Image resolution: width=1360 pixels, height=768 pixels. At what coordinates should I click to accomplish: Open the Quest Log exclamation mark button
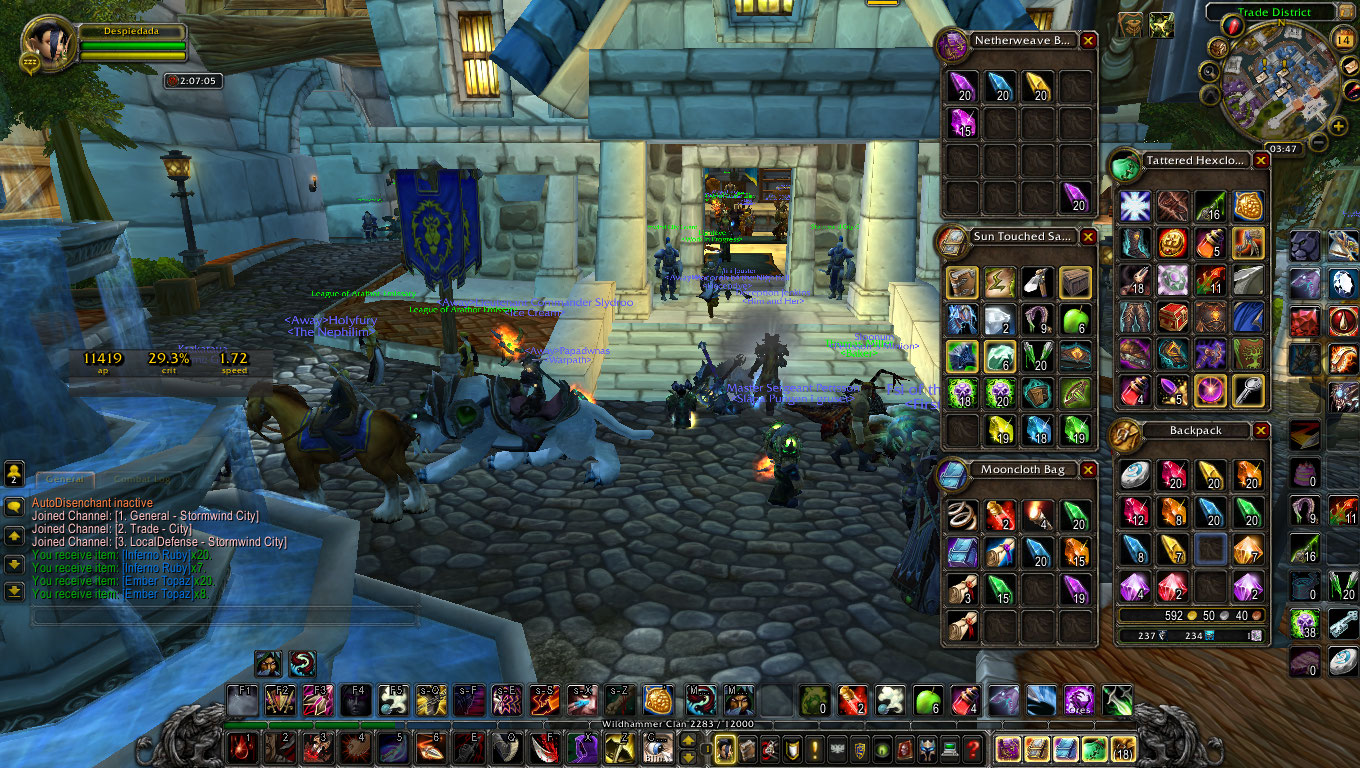coord(814,748)
